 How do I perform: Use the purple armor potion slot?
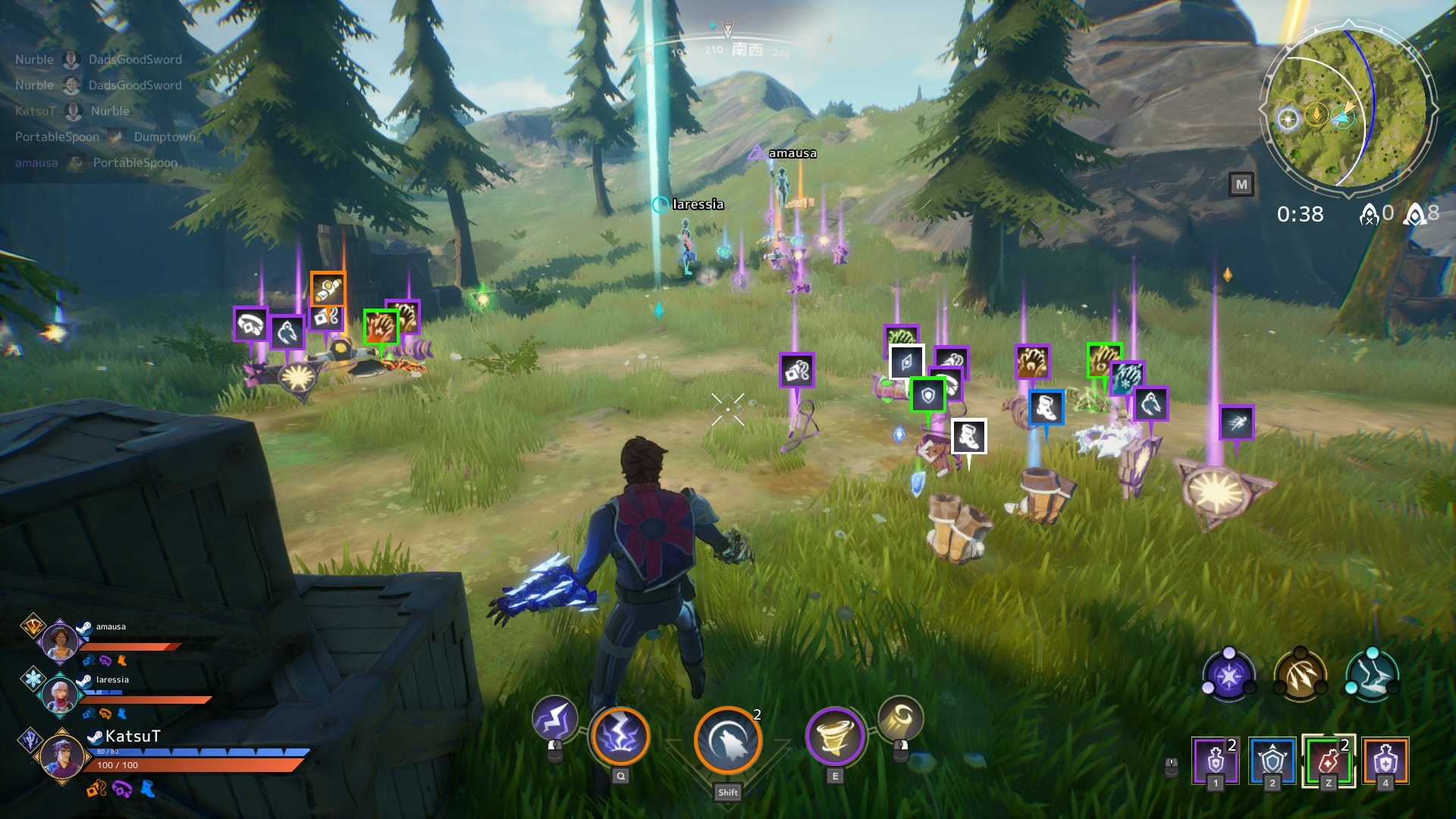[1215, 761]
